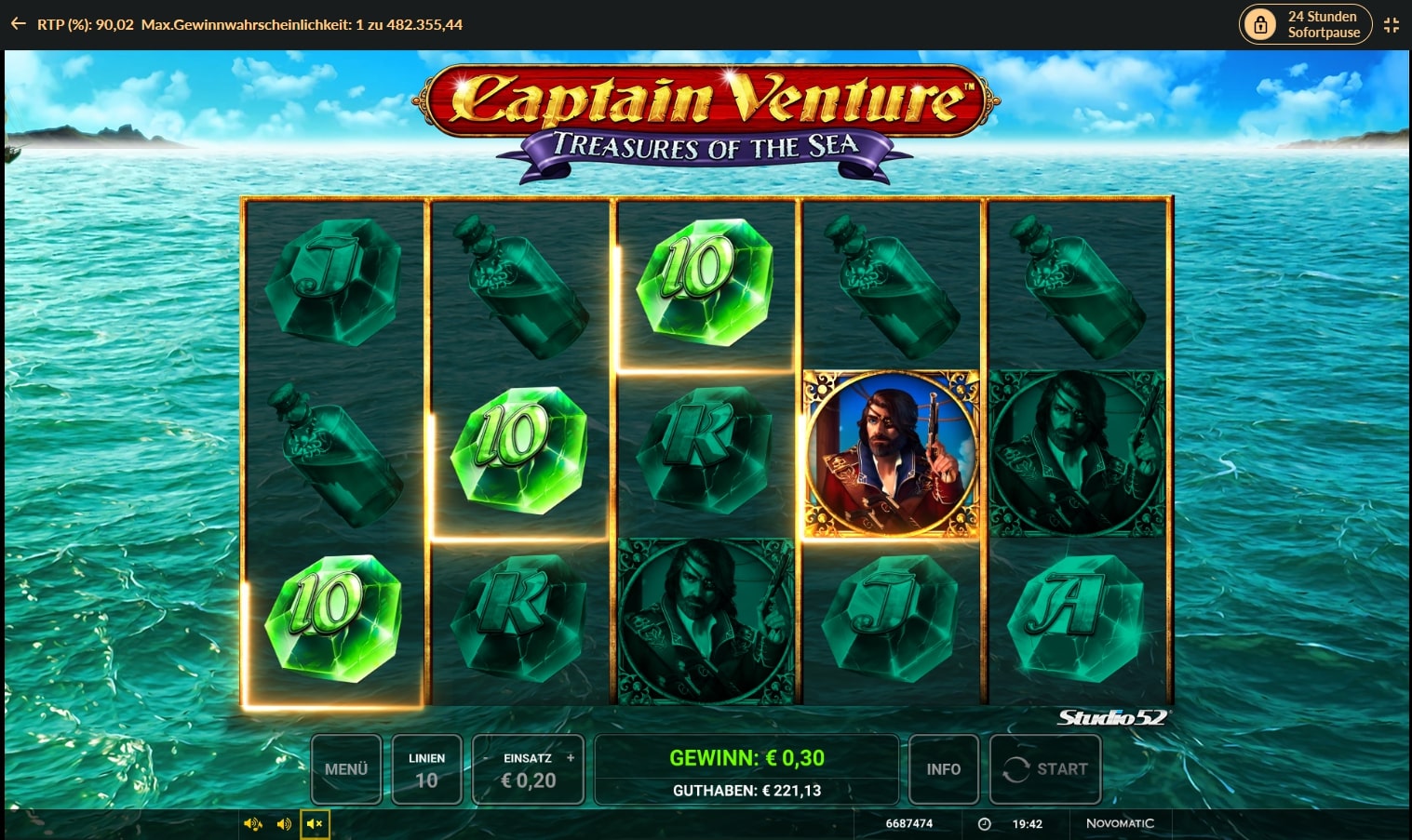Activate the 24 Stunden Sofortpause button
The width and height of the screenshot is (1412, 840).
click(1305, 24)
